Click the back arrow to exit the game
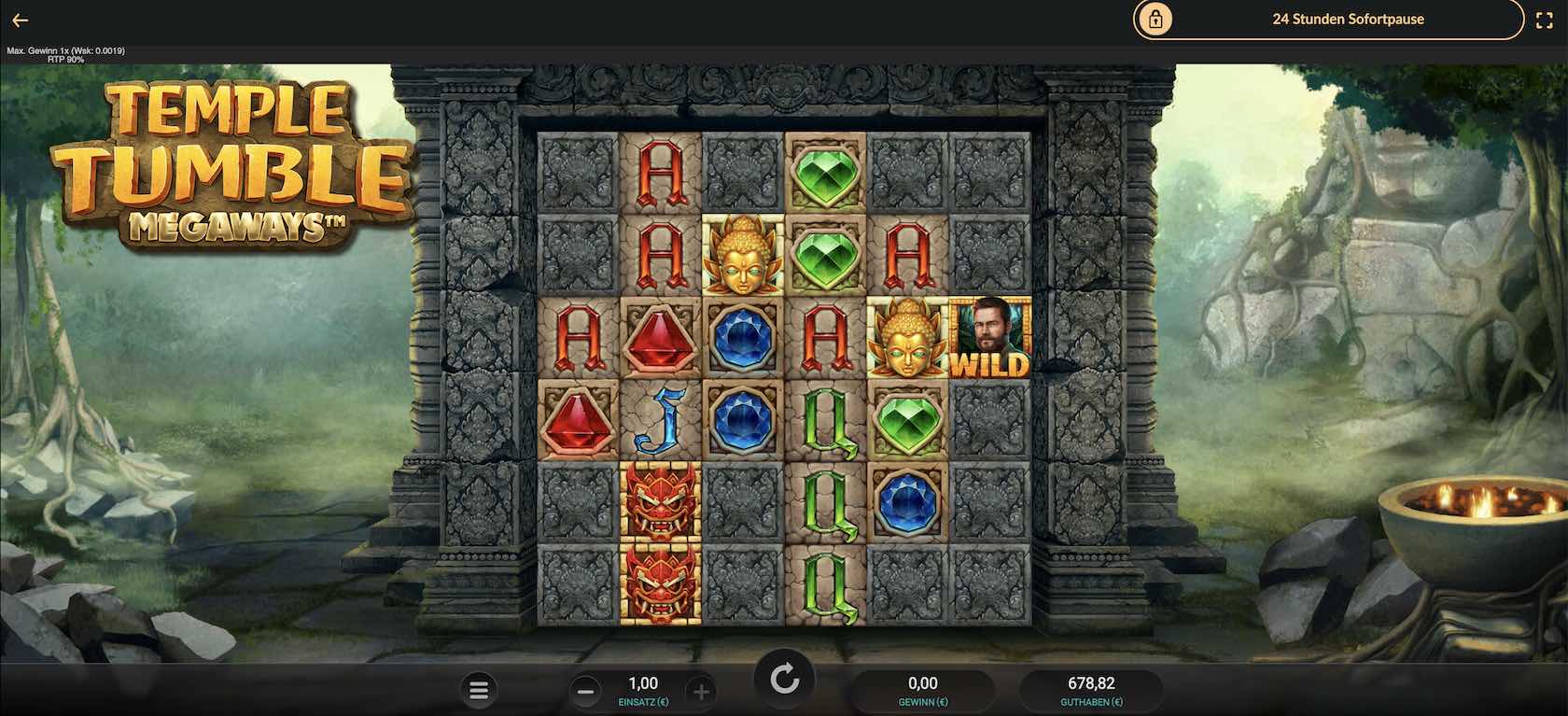1568x716 pixels. click(x=19, y=18)
